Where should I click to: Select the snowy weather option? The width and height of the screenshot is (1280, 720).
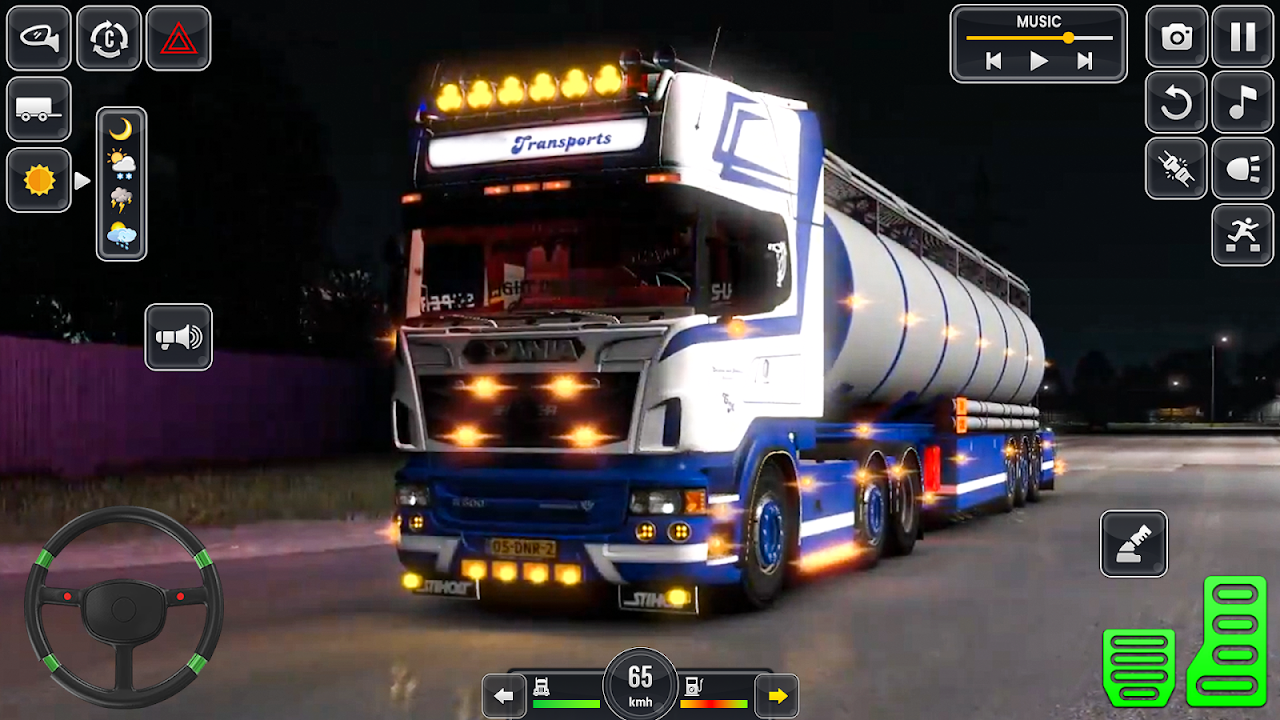(x=121, y=163)
